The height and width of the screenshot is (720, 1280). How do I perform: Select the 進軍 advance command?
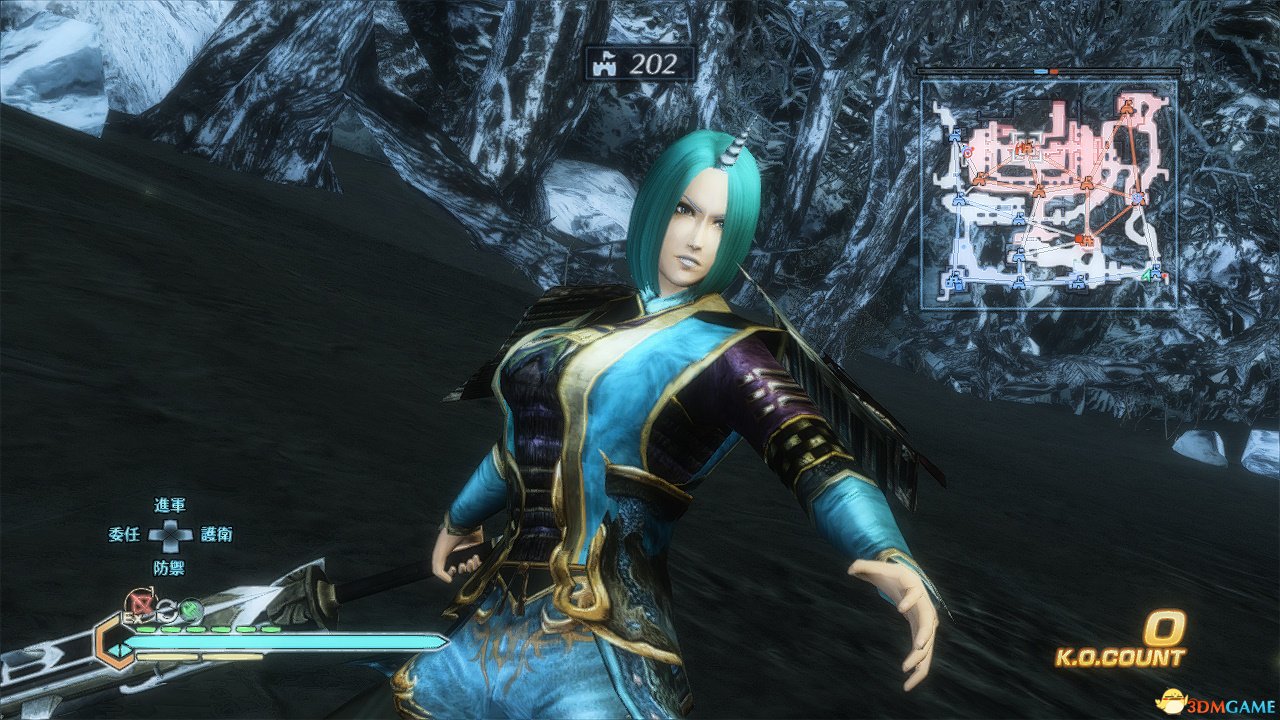tap(170, 506)
